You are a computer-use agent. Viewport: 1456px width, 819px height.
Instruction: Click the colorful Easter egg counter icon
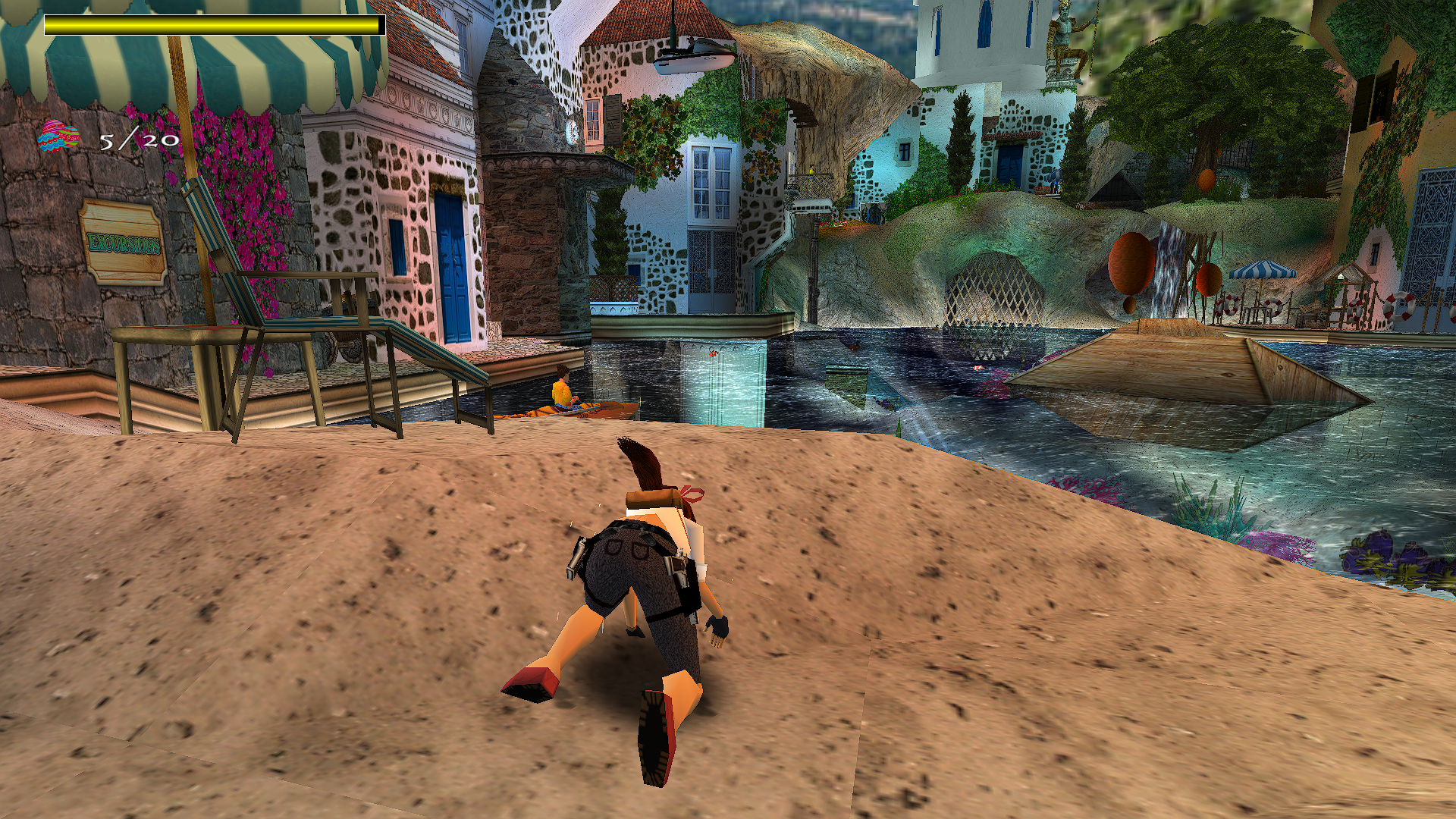click(x=60, y=136)
